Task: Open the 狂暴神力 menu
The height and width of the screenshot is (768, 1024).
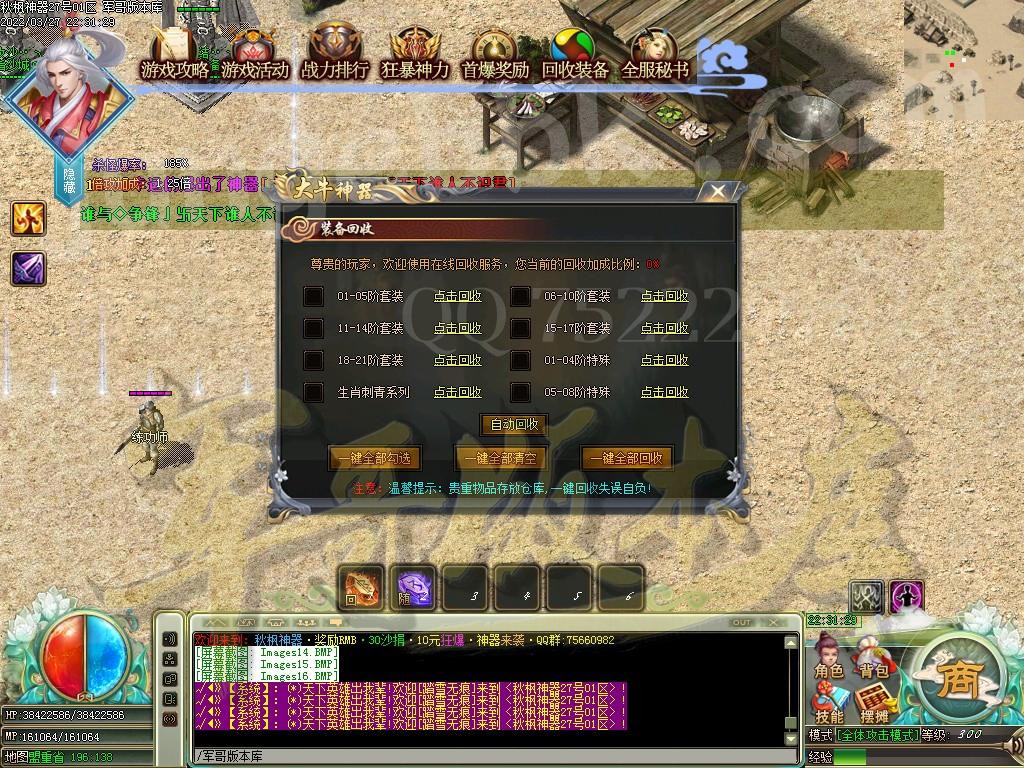Action: pos(415,54)
